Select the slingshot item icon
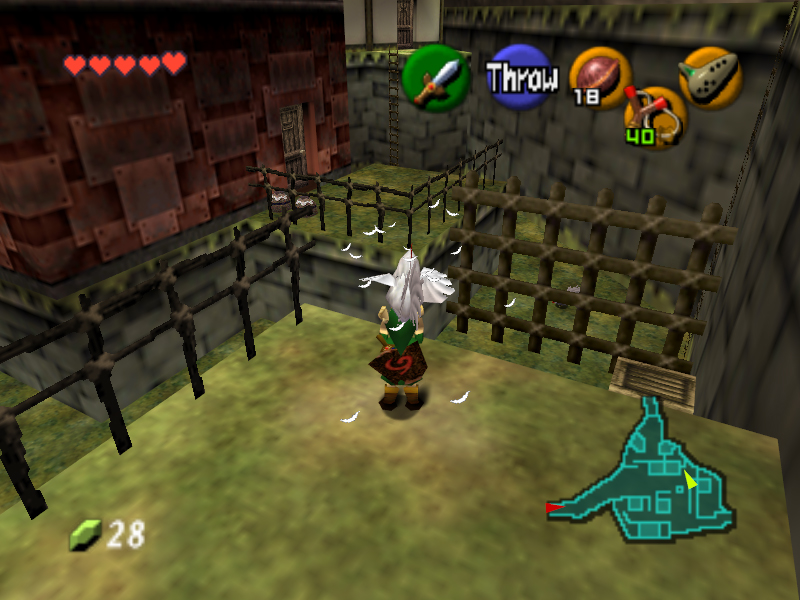The width and height of the screenshot is (800, 600). coord(655,114)
